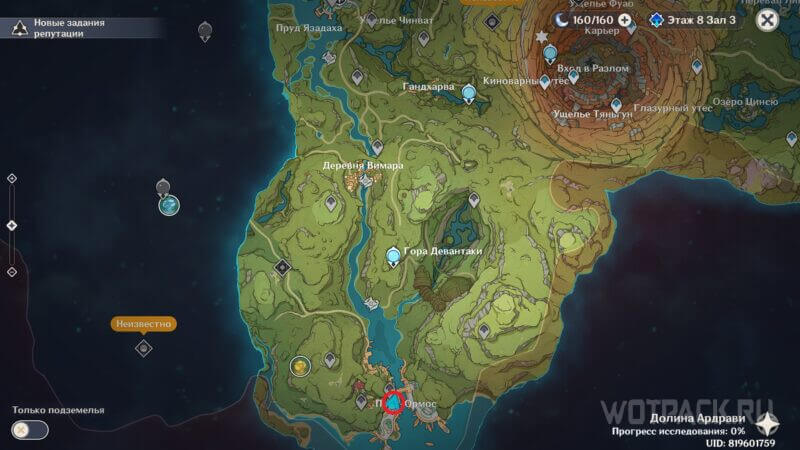Select the red-circled teleport waypoint at Port Ormos
Screen dimensions: 800x450
pos(395,402)
